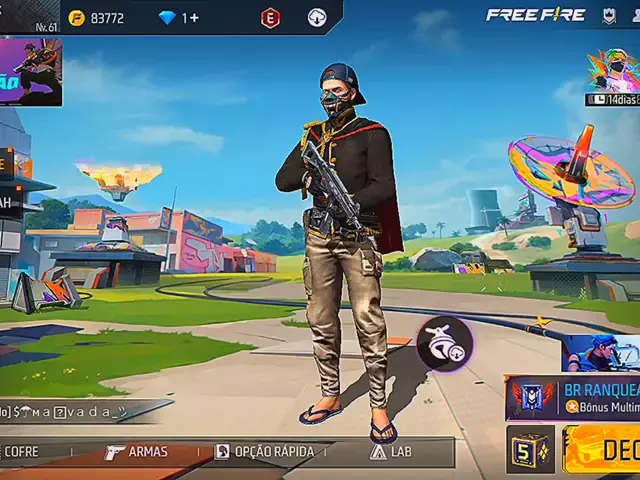Tap the round pet icon beside the character

pos(445,343)
